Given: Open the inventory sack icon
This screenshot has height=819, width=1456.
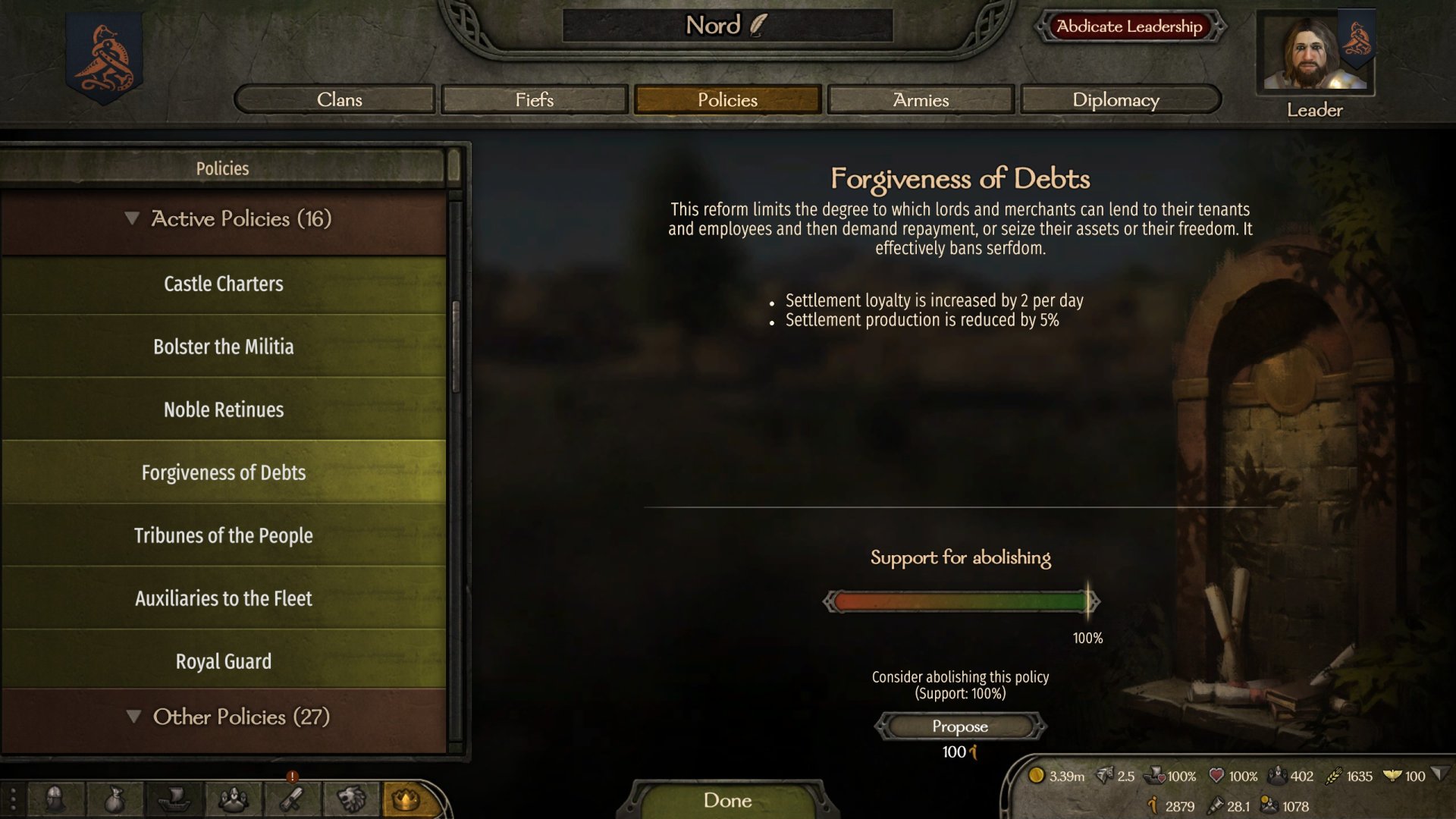Looking at the screenshot, I should click(114, 799).
